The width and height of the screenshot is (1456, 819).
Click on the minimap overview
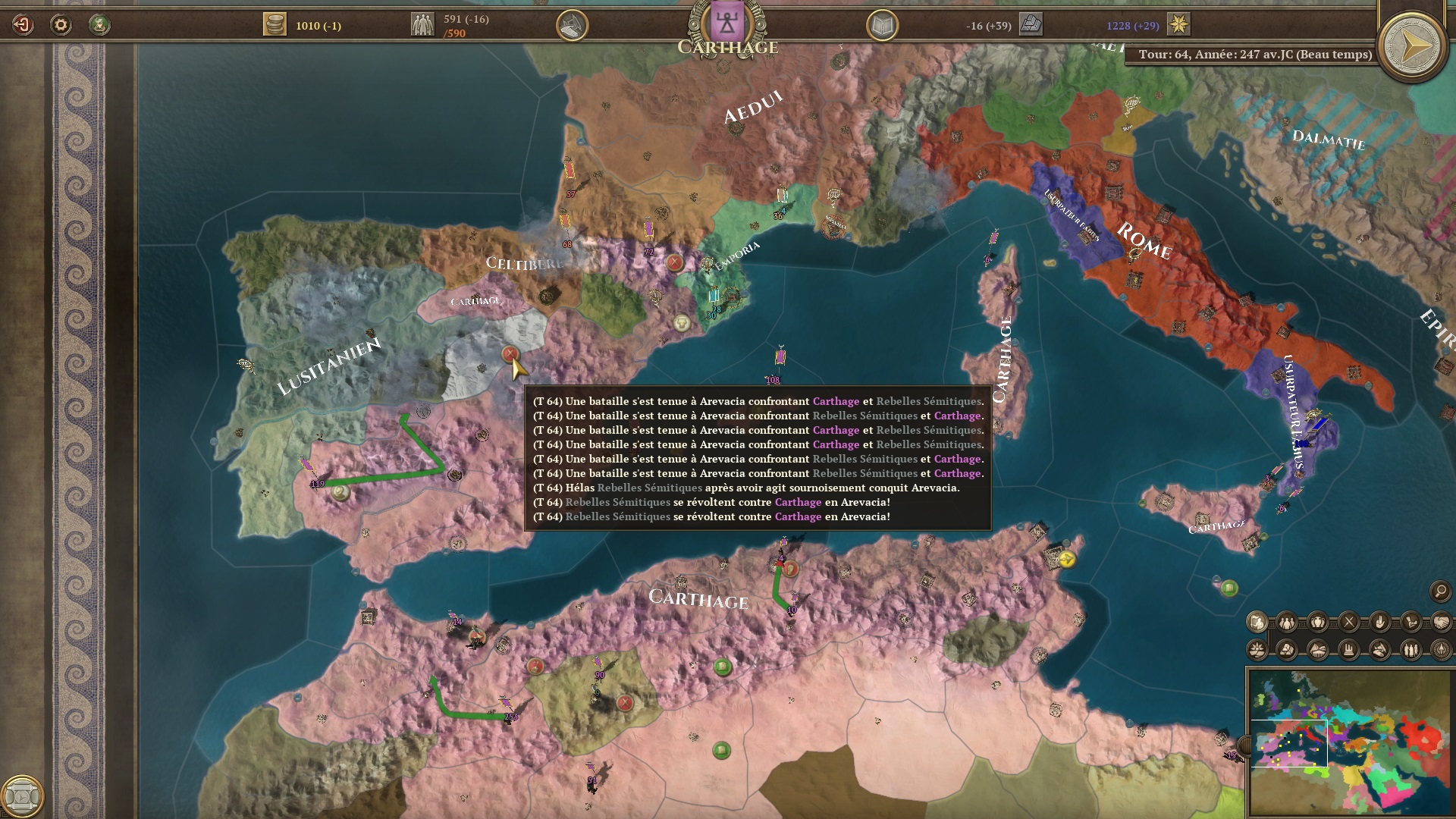coord(1350,741)
